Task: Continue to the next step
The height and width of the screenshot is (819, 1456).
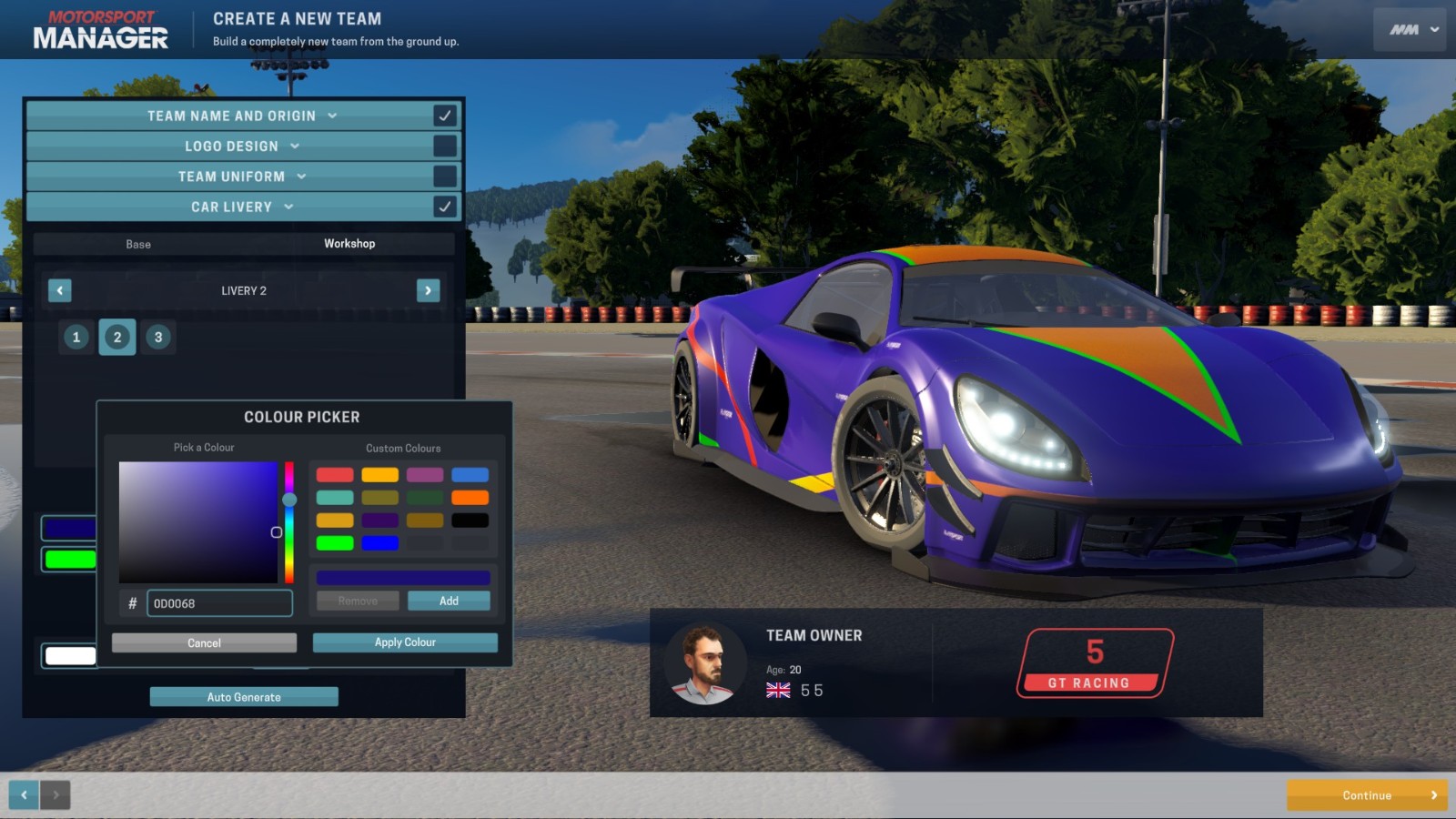Action: pos(1367,795)
